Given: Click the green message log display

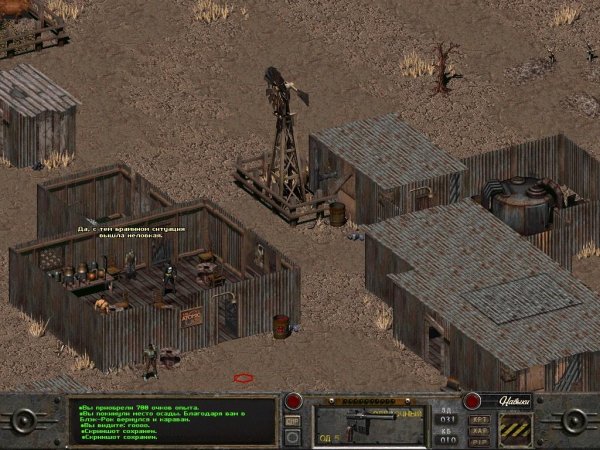Looking at the screenshot, I should point(176,421).
